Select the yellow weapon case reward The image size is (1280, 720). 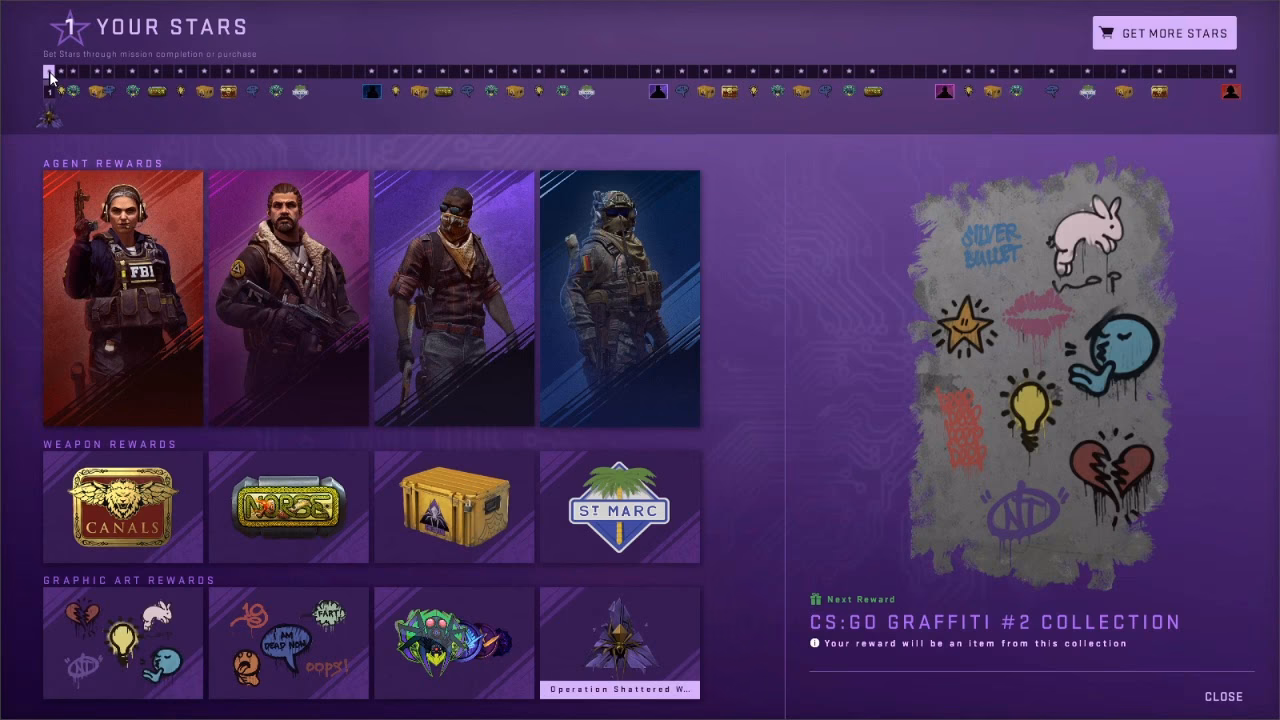(x=453, y=507)
